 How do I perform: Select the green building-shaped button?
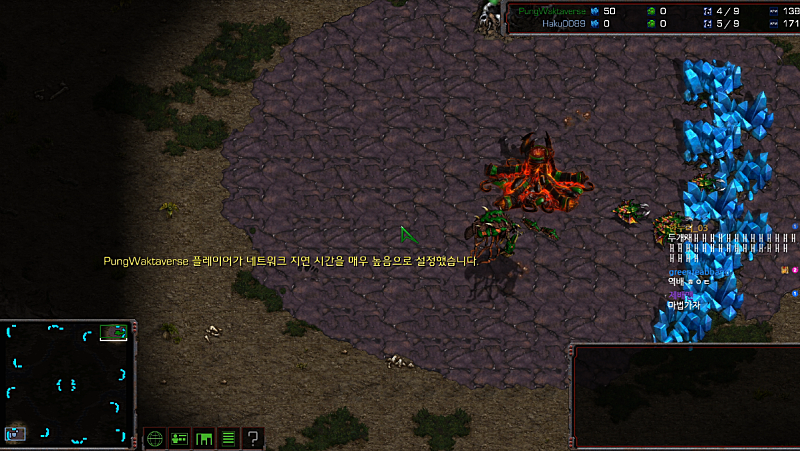click(x=204, y=438)
